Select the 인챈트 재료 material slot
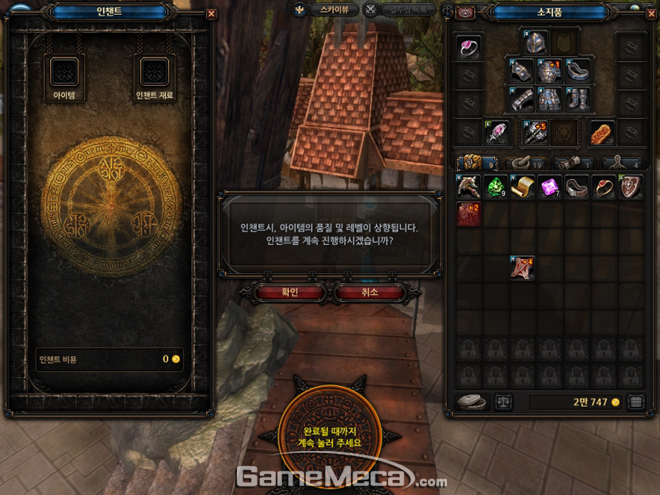The width and height of the screenshot is (660, 495). tap(154, 71)
